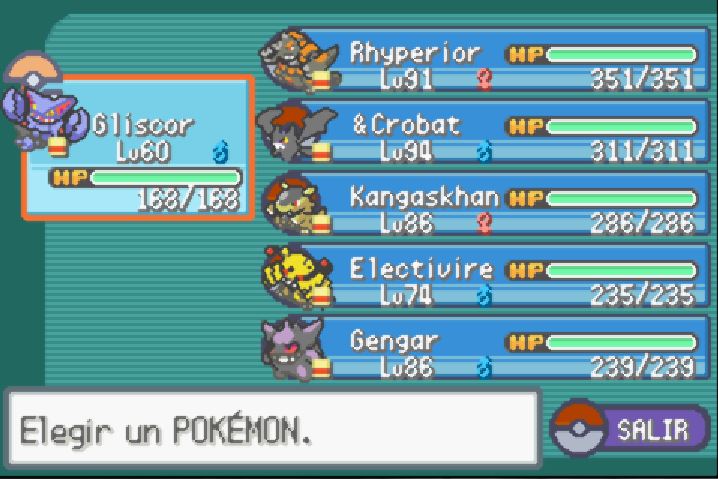The height and width of the screenshot is (479, 718).
Task: Click the SALIR exit button
Action: (632, 430)
